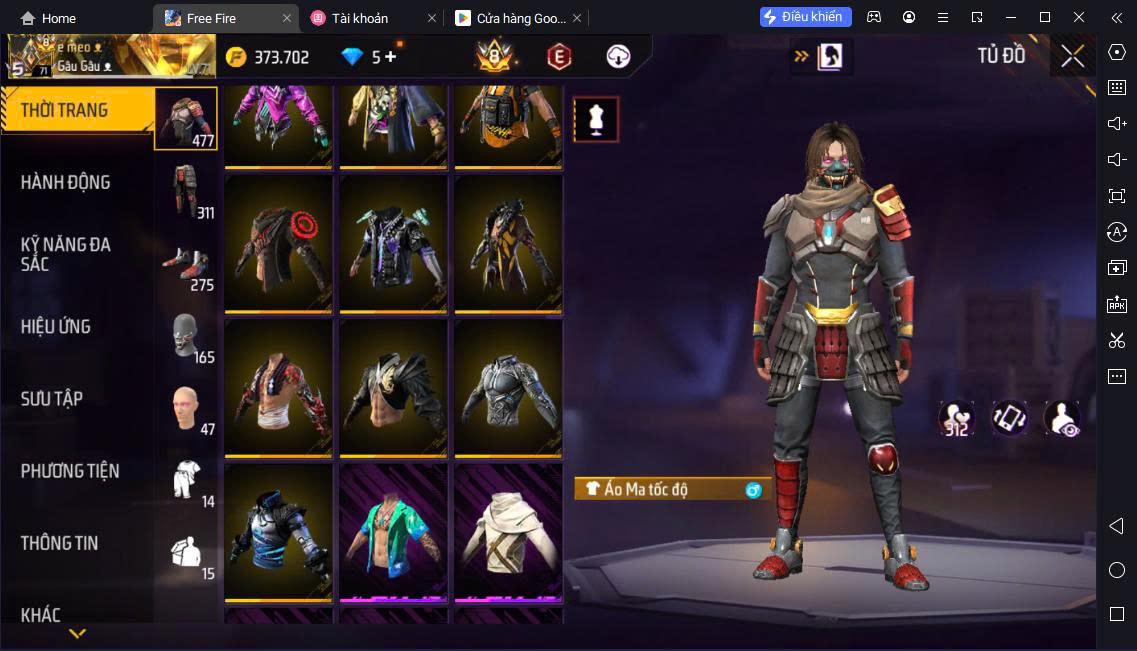
Task: Toggle the character visibility eye icon
Action: [1061, 418]
